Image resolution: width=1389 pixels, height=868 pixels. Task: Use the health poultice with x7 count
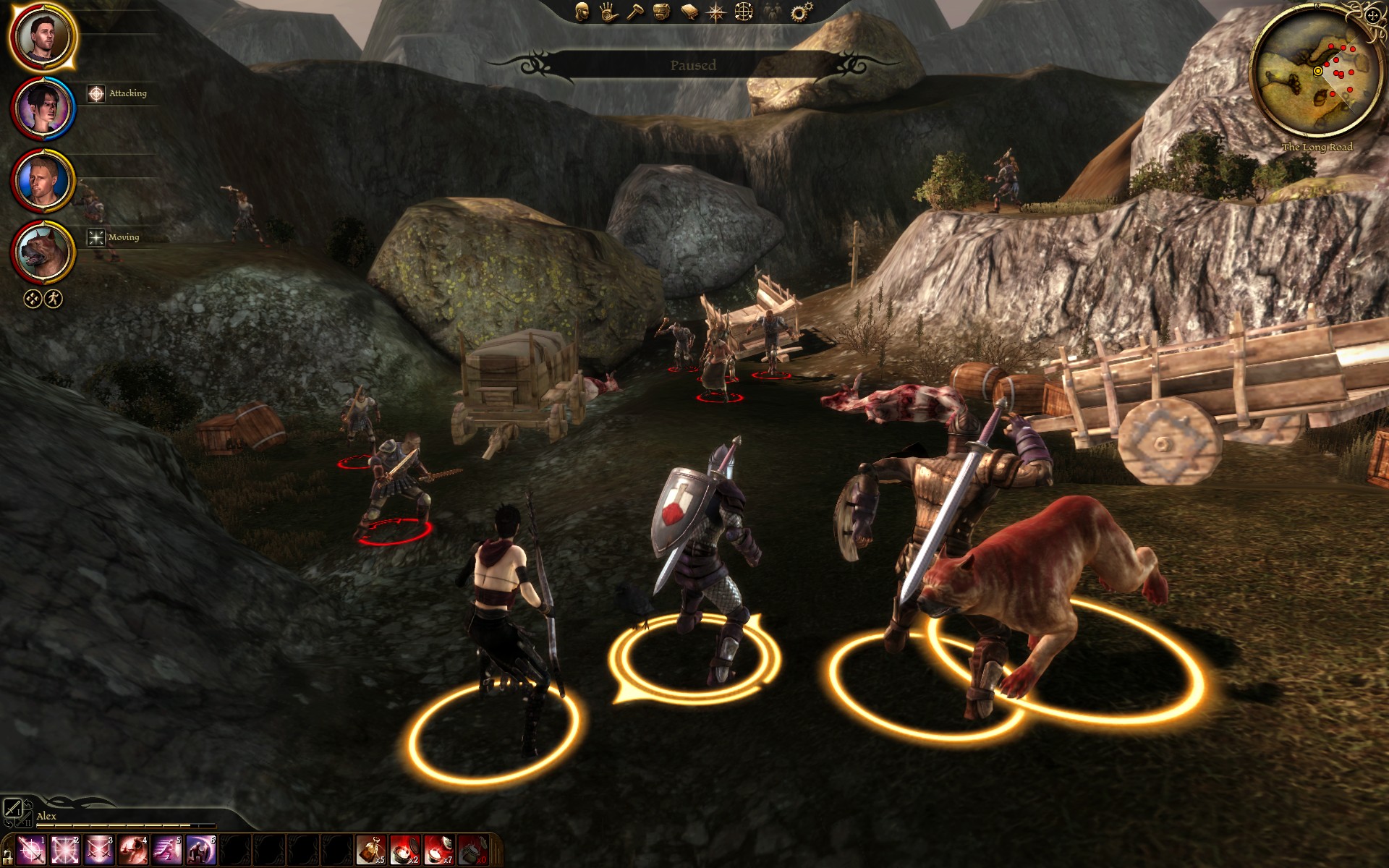438,849
